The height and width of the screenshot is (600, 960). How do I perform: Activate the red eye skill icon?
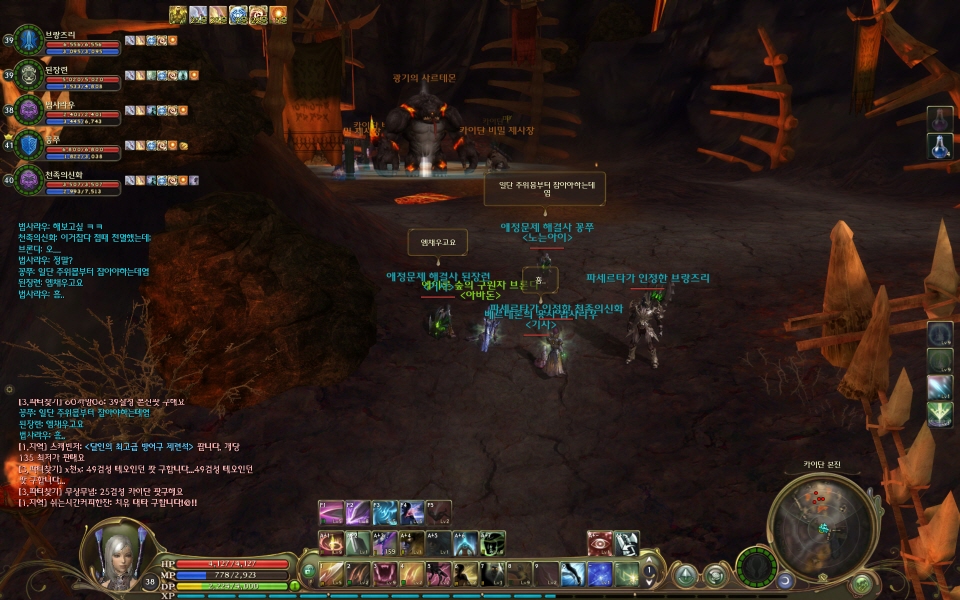[x=599, y=543]
